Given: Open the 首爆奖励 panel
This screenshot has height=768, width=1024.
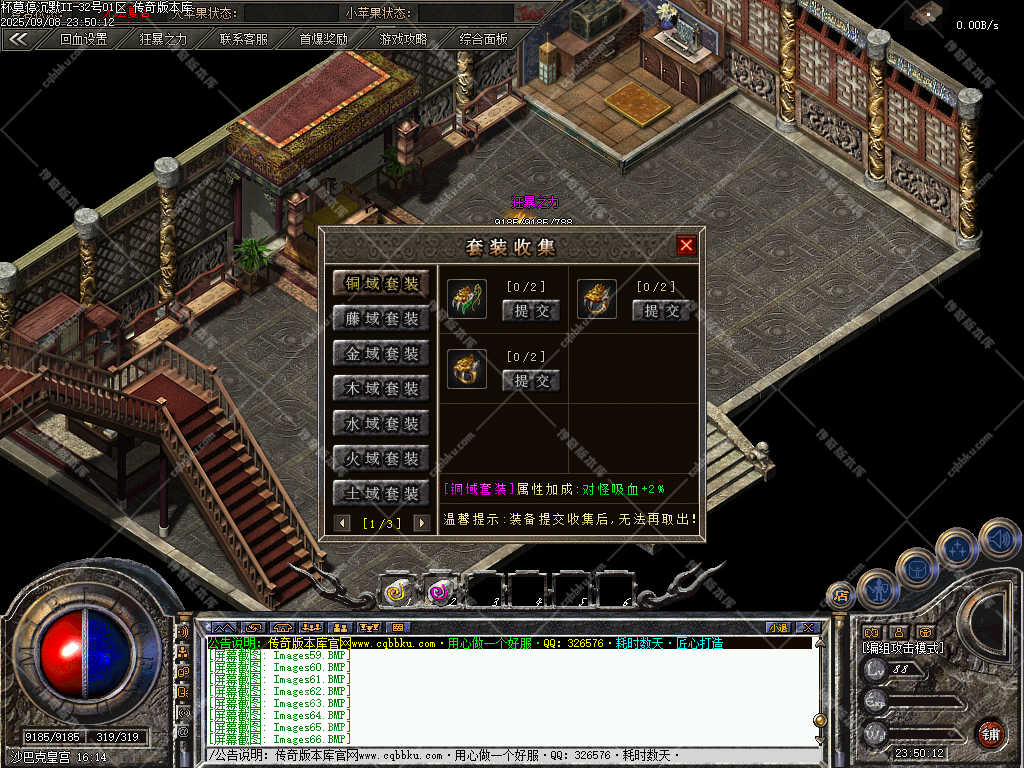Looking at the screenshot, I should 324,40.
